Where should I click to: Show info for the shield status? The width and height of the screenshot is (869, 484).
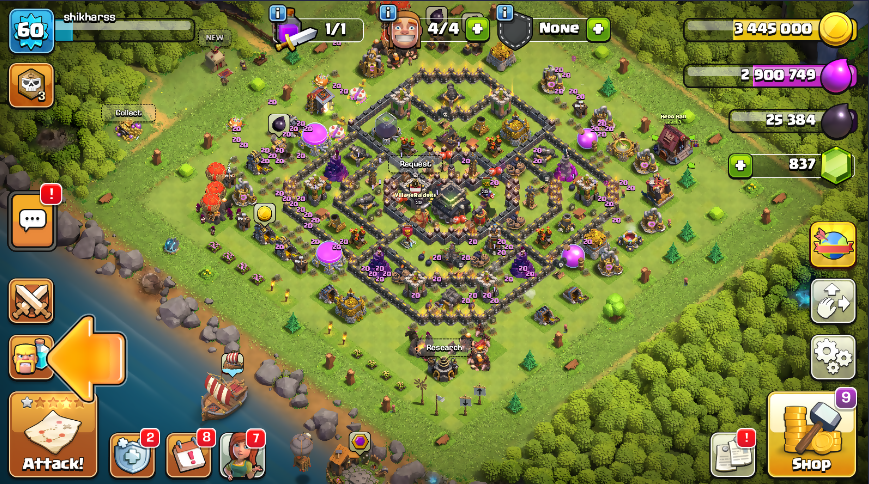tap(504, 13)
